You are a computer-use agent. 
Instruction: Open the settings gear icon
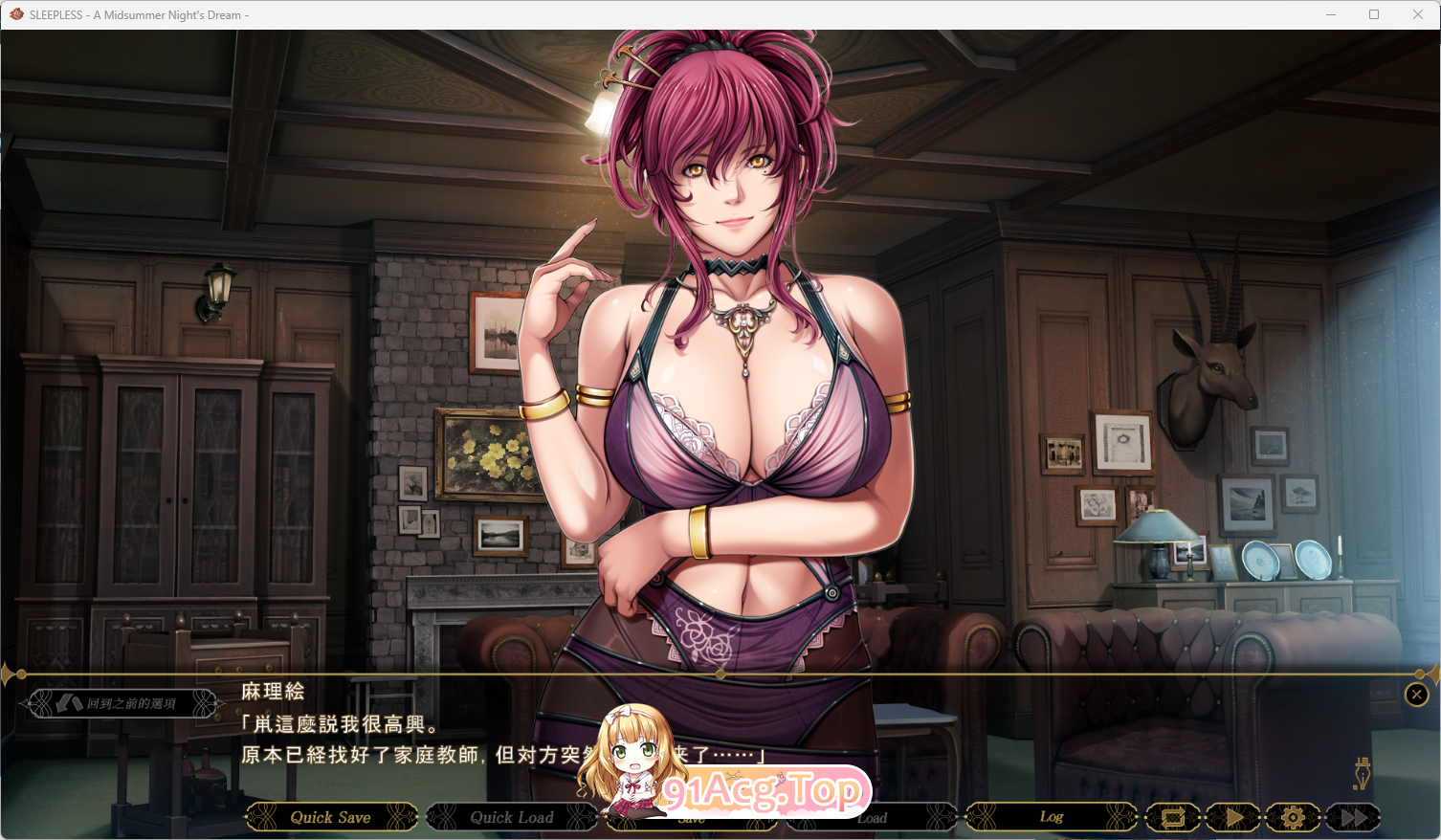tap(1292, 817)
